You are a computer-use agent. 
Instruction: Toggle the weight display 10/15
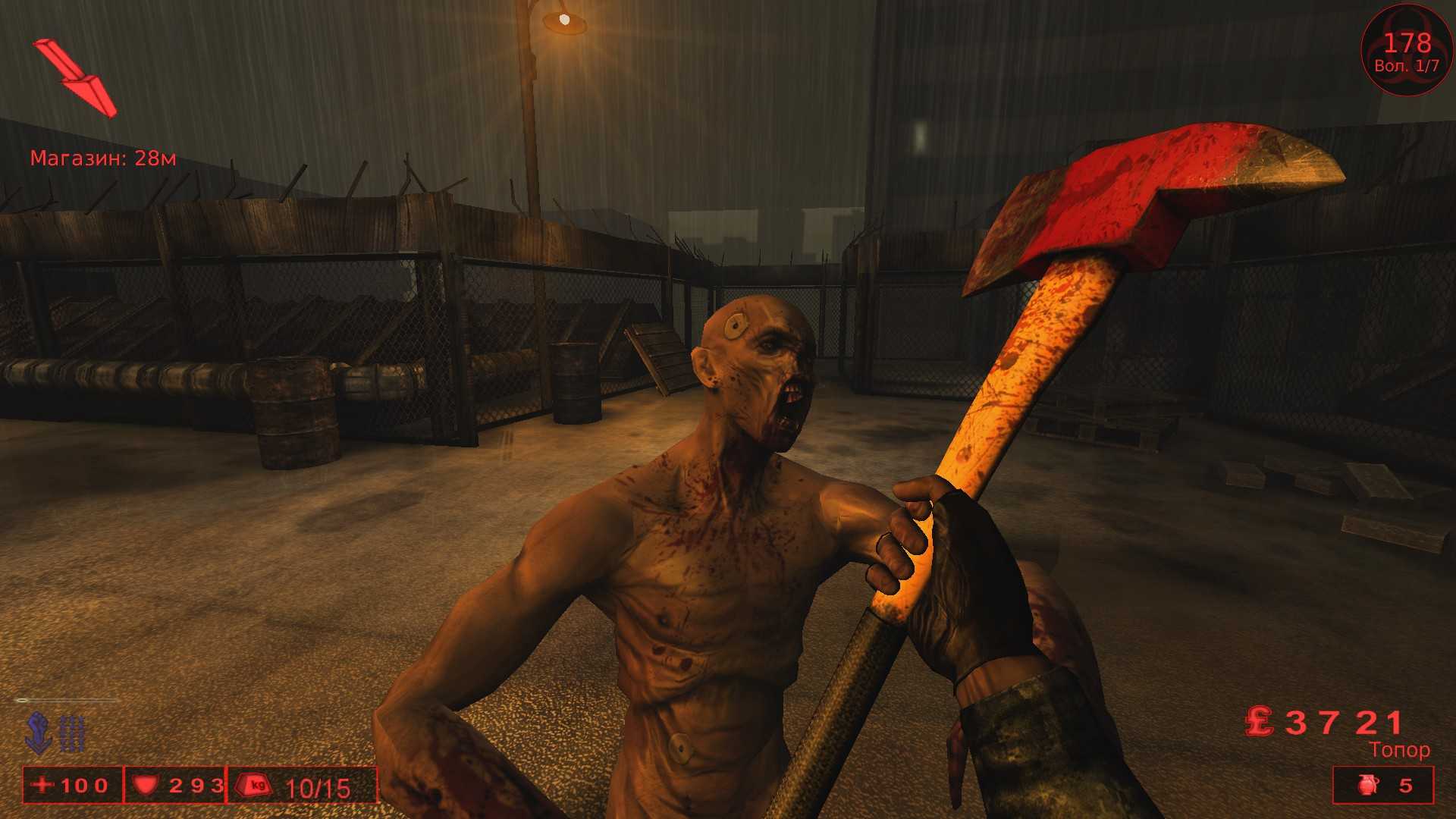tap(317, 787)
